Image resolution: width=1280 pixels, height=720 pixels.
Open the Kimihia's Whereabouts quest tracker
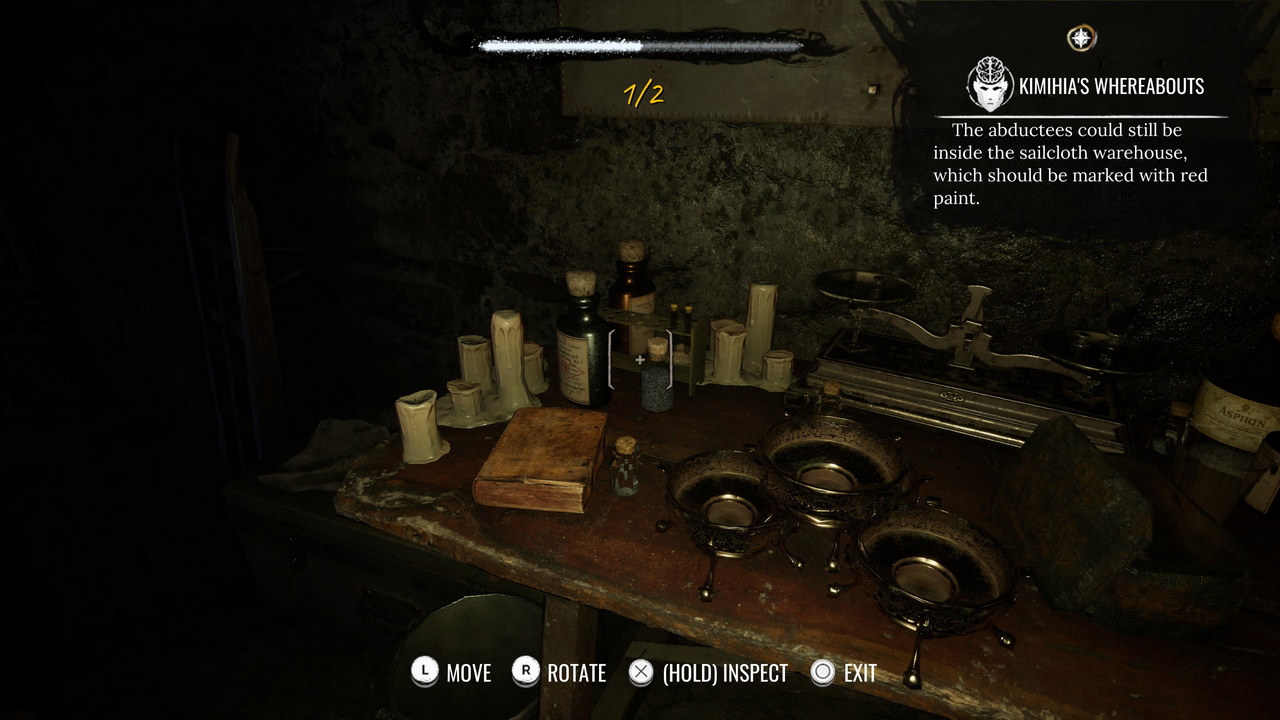click(1110, 87)
